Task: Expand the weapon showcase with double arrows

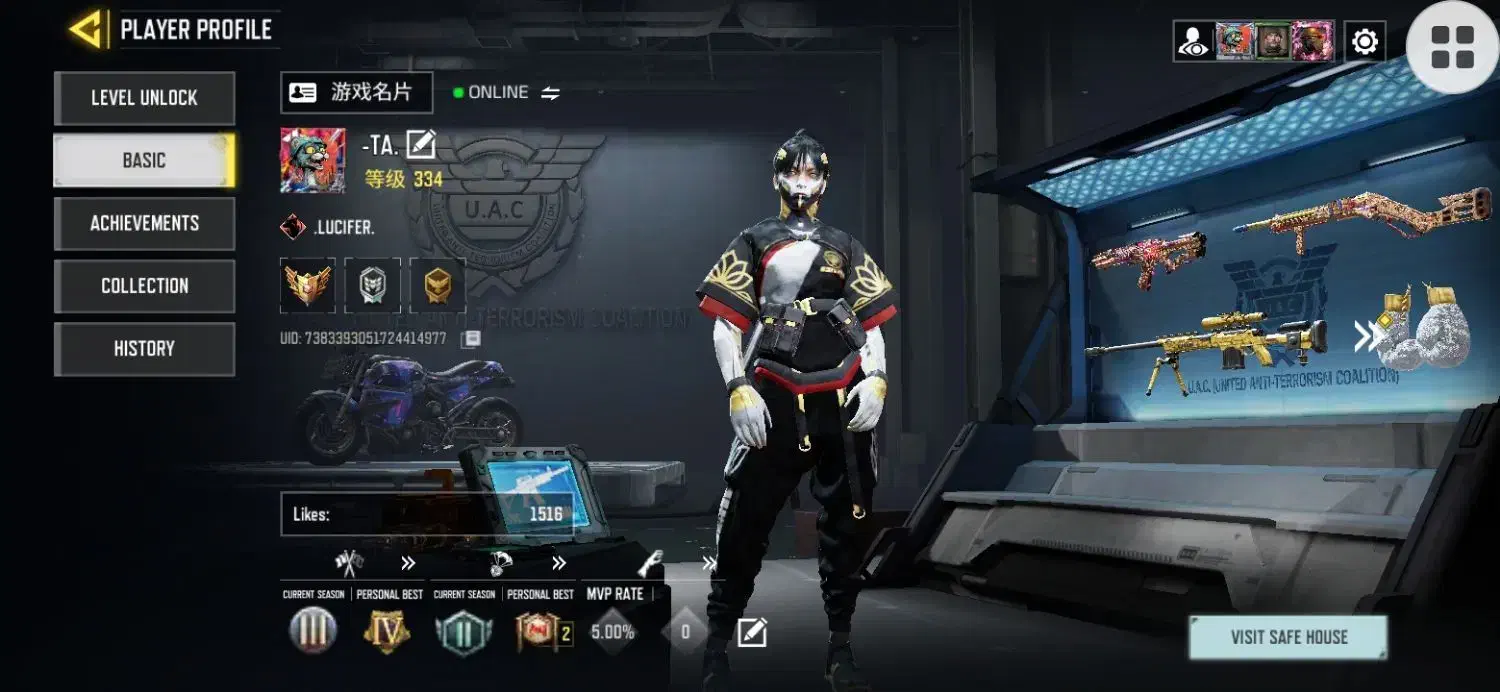Action: pos(1364,337)
